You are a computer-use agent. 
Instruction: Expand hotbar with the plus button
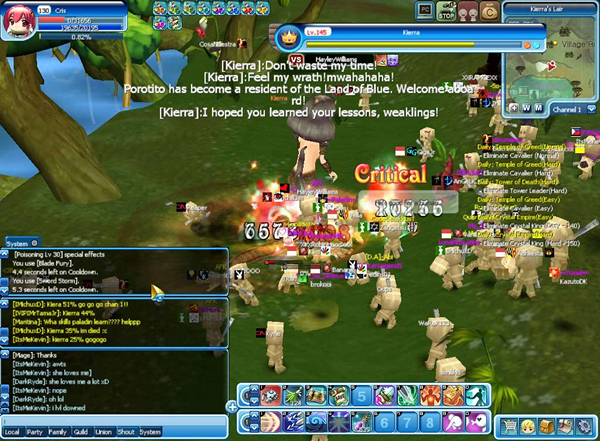[x=232, y=406]
